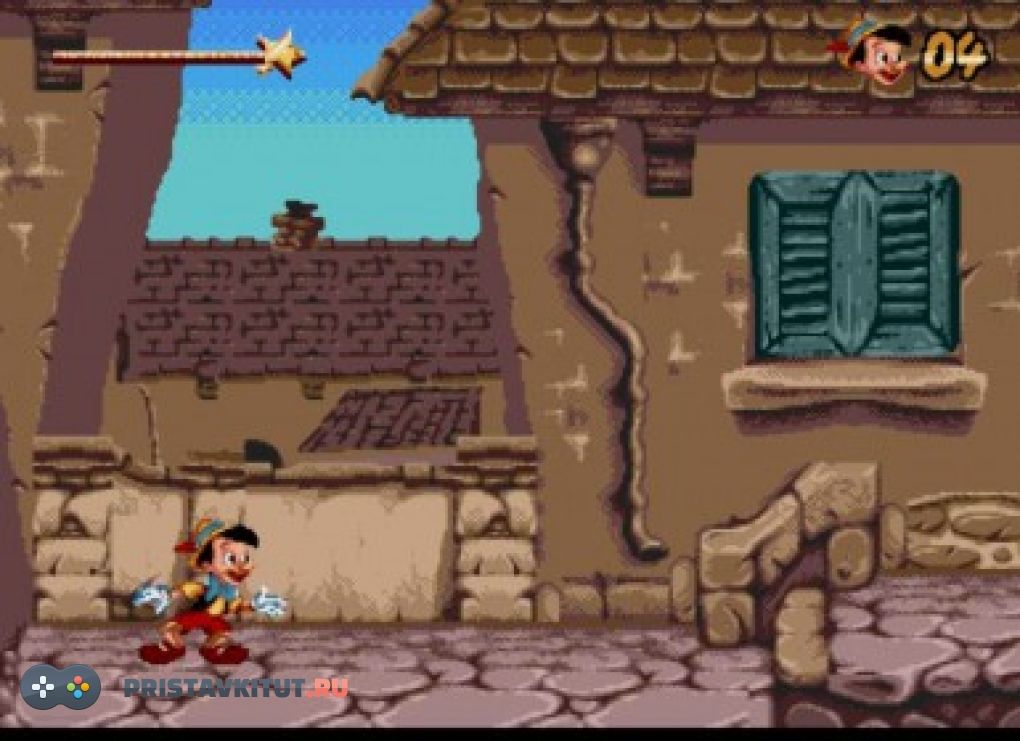Image resolution: width=1020 pixels, height=741 pixels.
Task: Click the Pinocchio head lives icon
Action: (873, 52)
